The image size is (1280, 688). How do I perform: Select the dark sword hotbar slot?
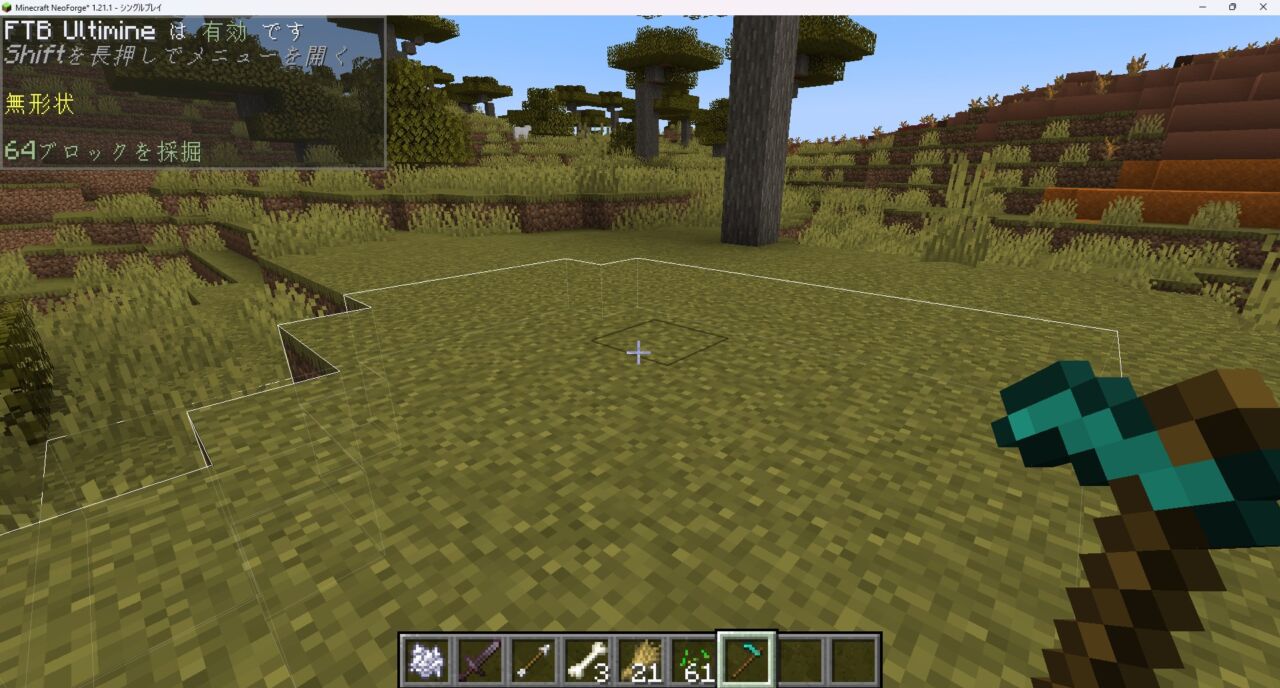480,660
